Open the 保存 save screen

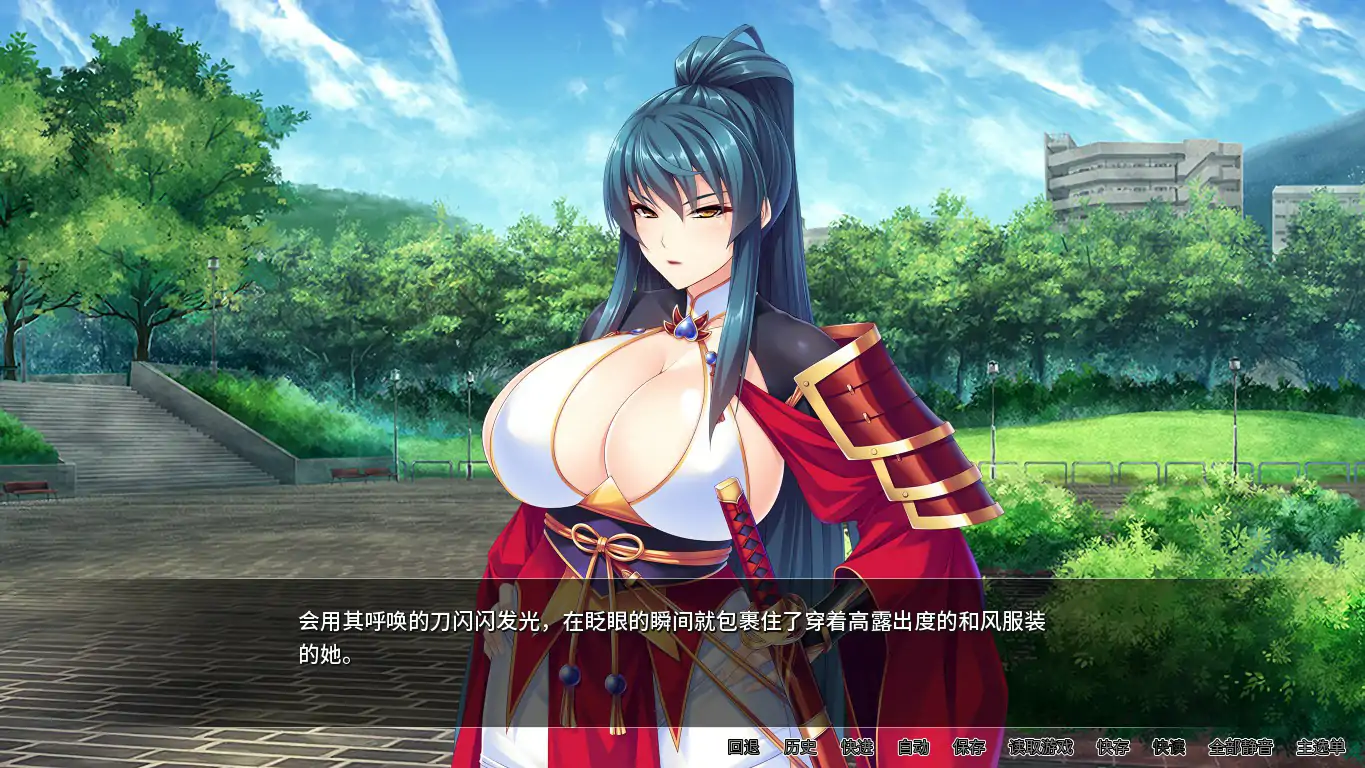pos(967,746)
